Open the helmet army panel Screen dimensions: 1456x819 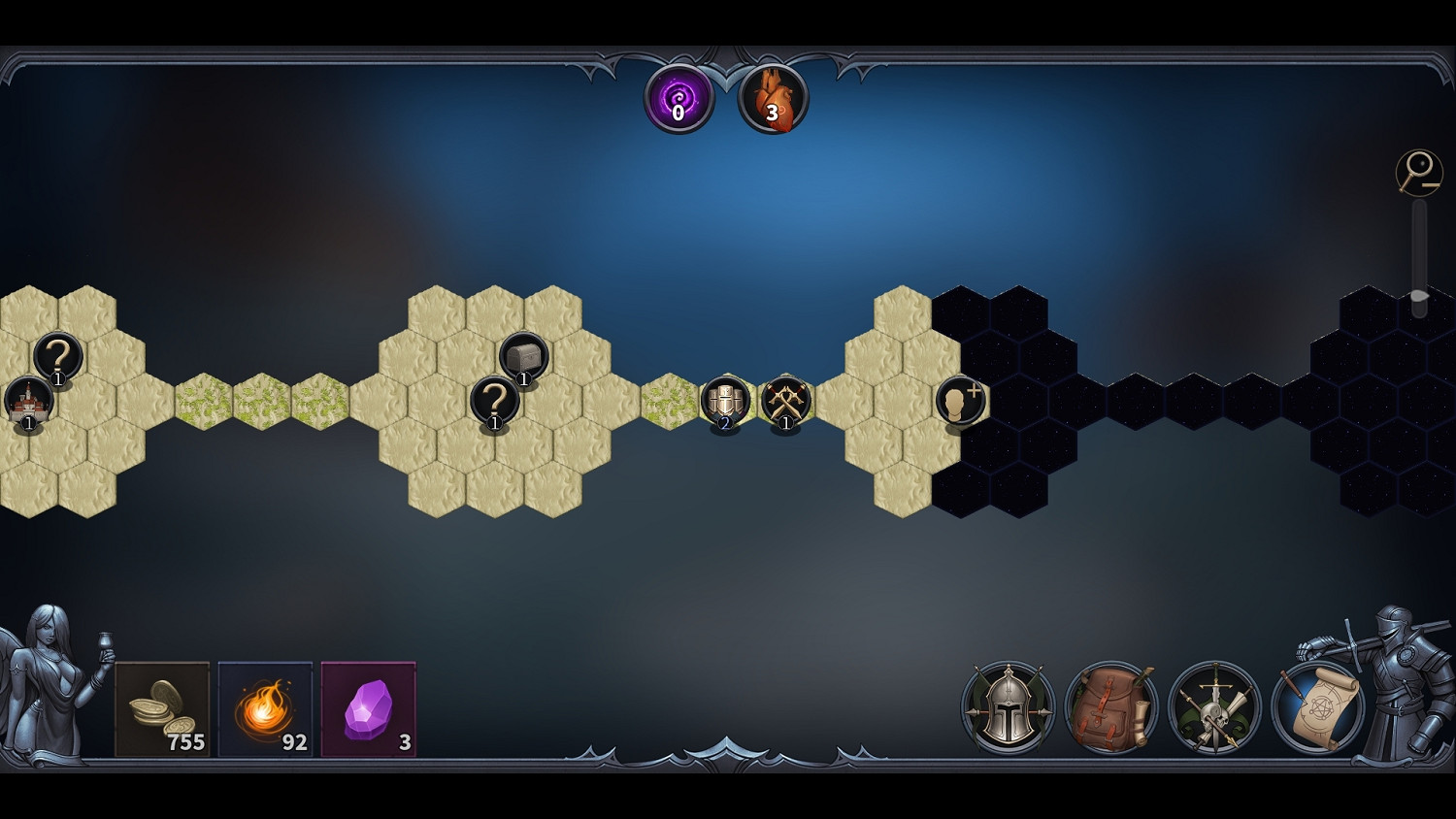click(x=1008, y=707)
